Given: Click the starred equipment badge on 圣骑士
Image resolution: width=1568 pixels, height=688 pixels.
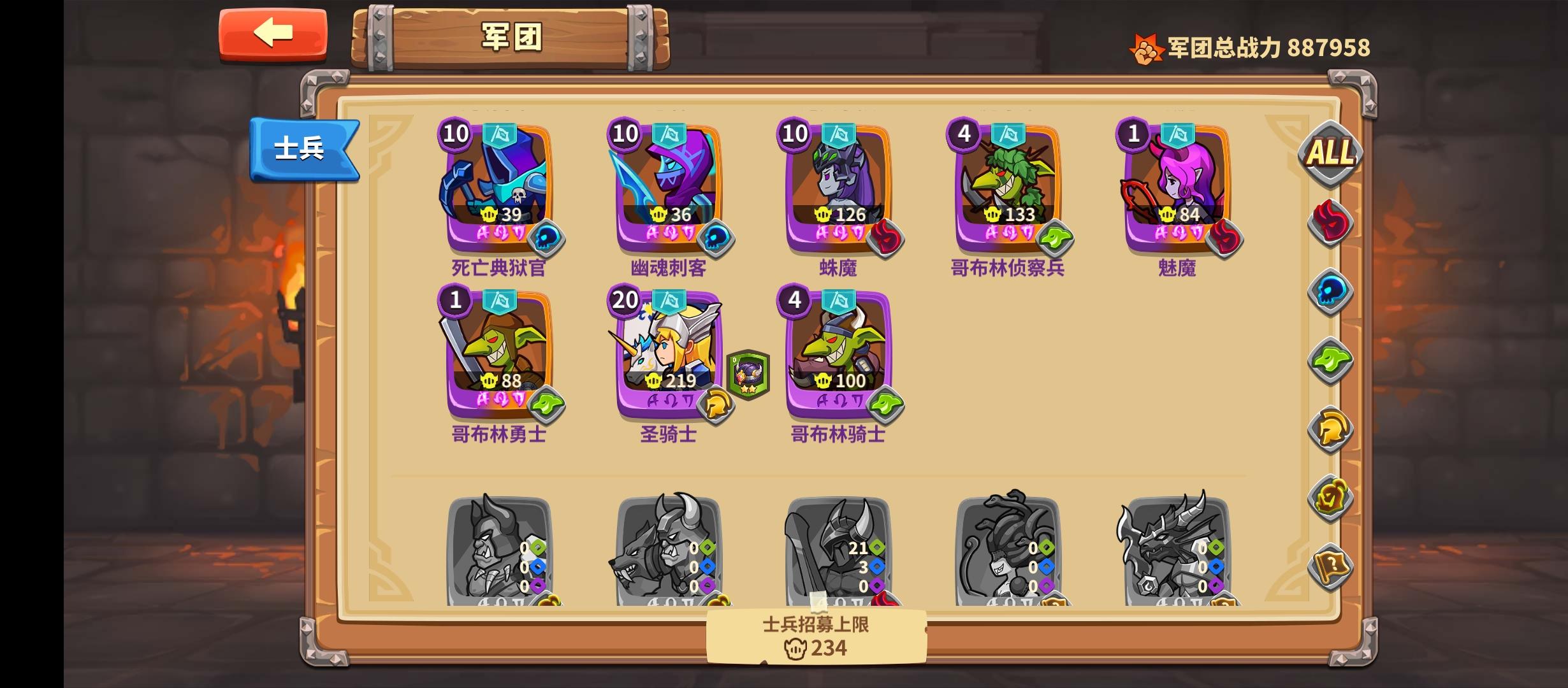Looking at the screenshot, I should coord(749,376).
